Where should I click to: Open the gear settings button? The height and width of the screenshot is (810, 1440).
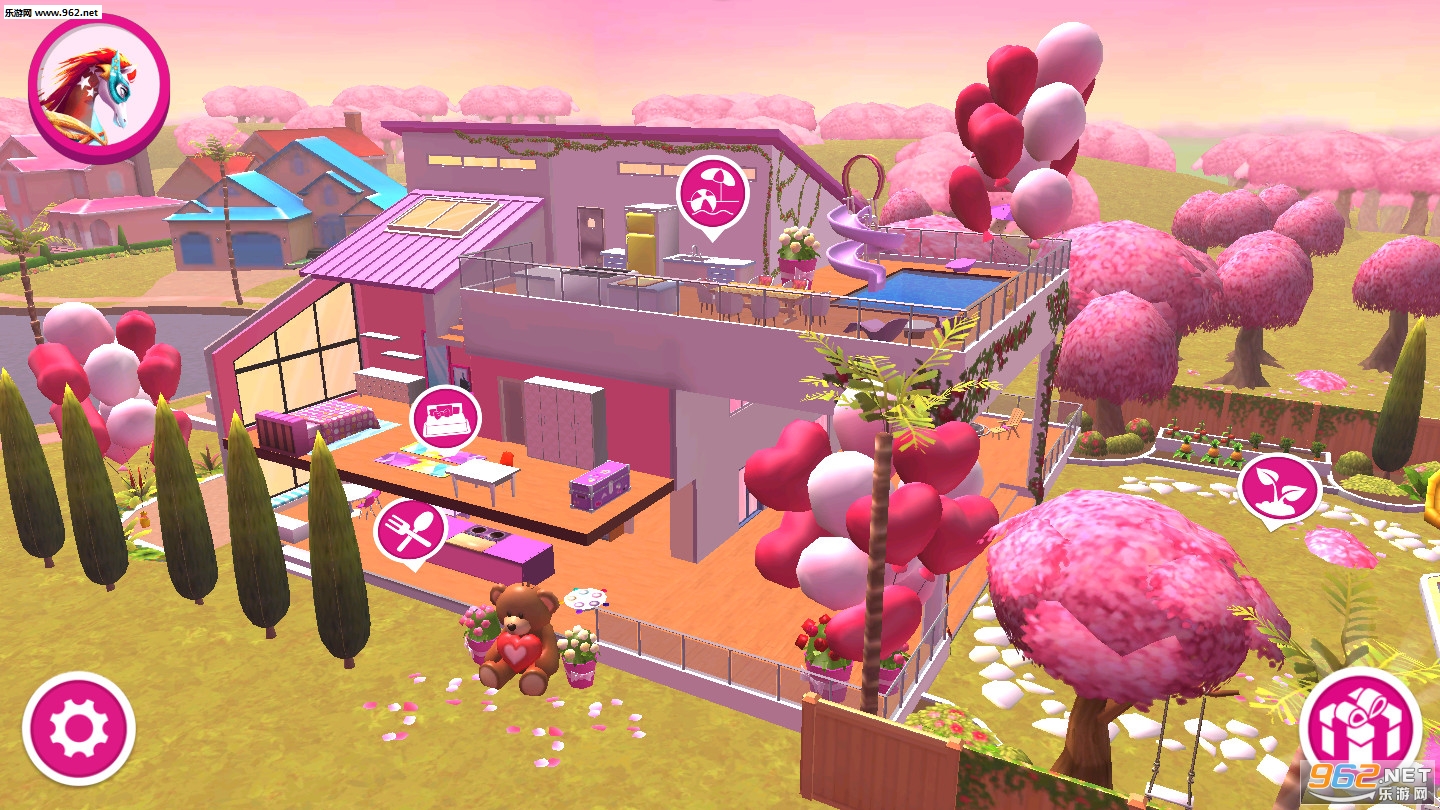coord(78,728)
